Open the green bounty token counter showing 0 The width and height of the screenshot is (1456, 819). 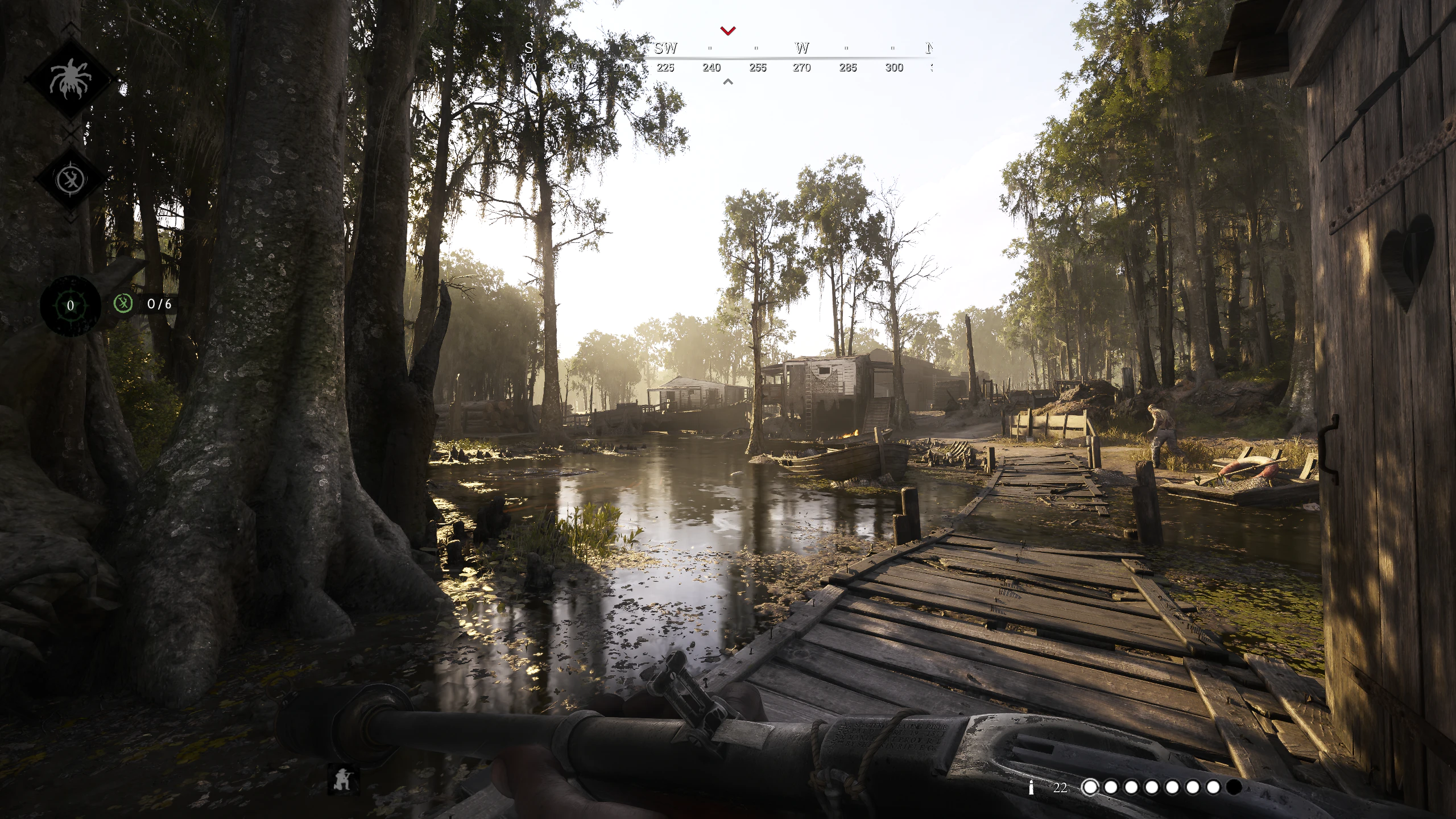pos(69,305)
